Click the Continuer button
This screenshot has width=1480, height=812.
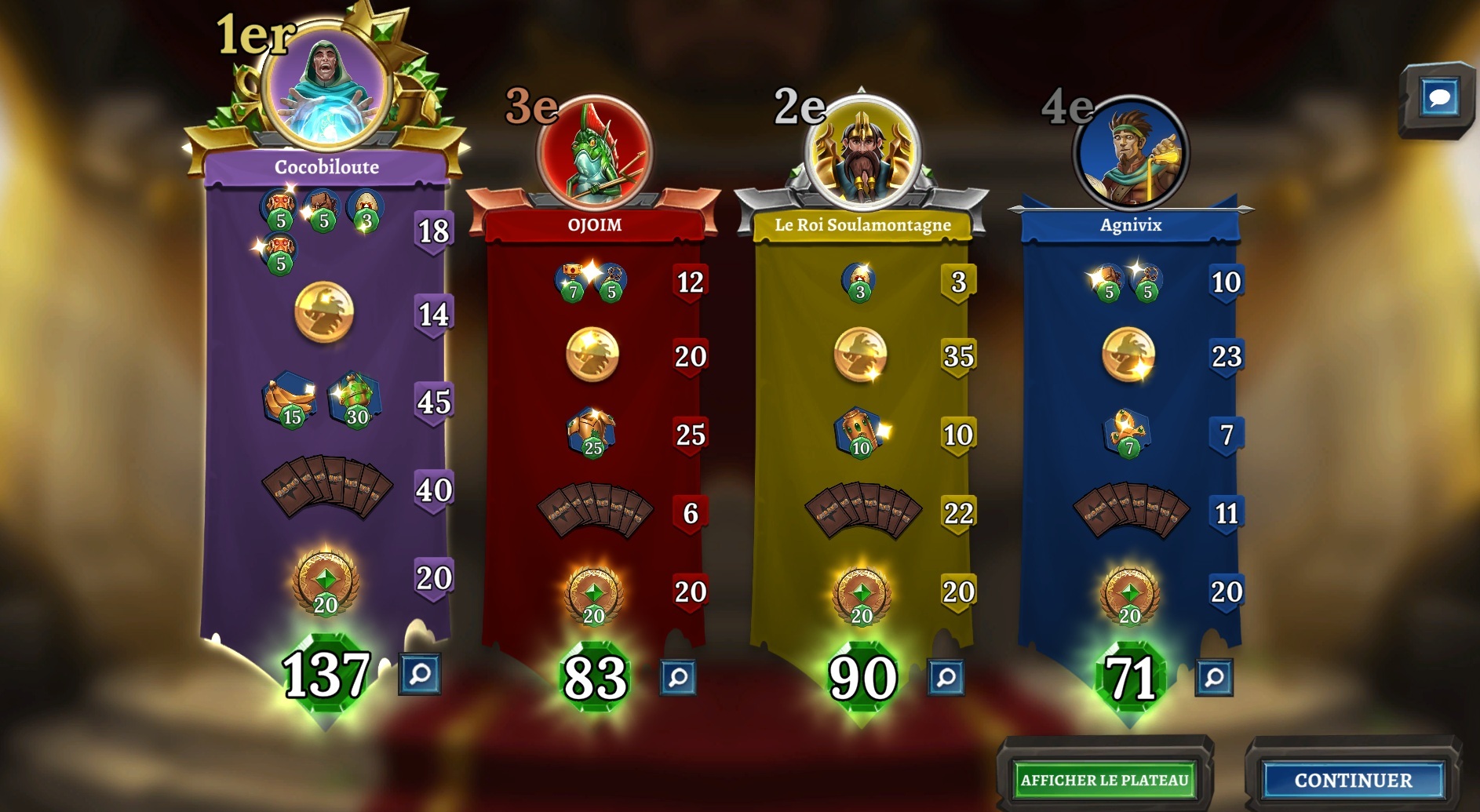(x=1353, y=780)
